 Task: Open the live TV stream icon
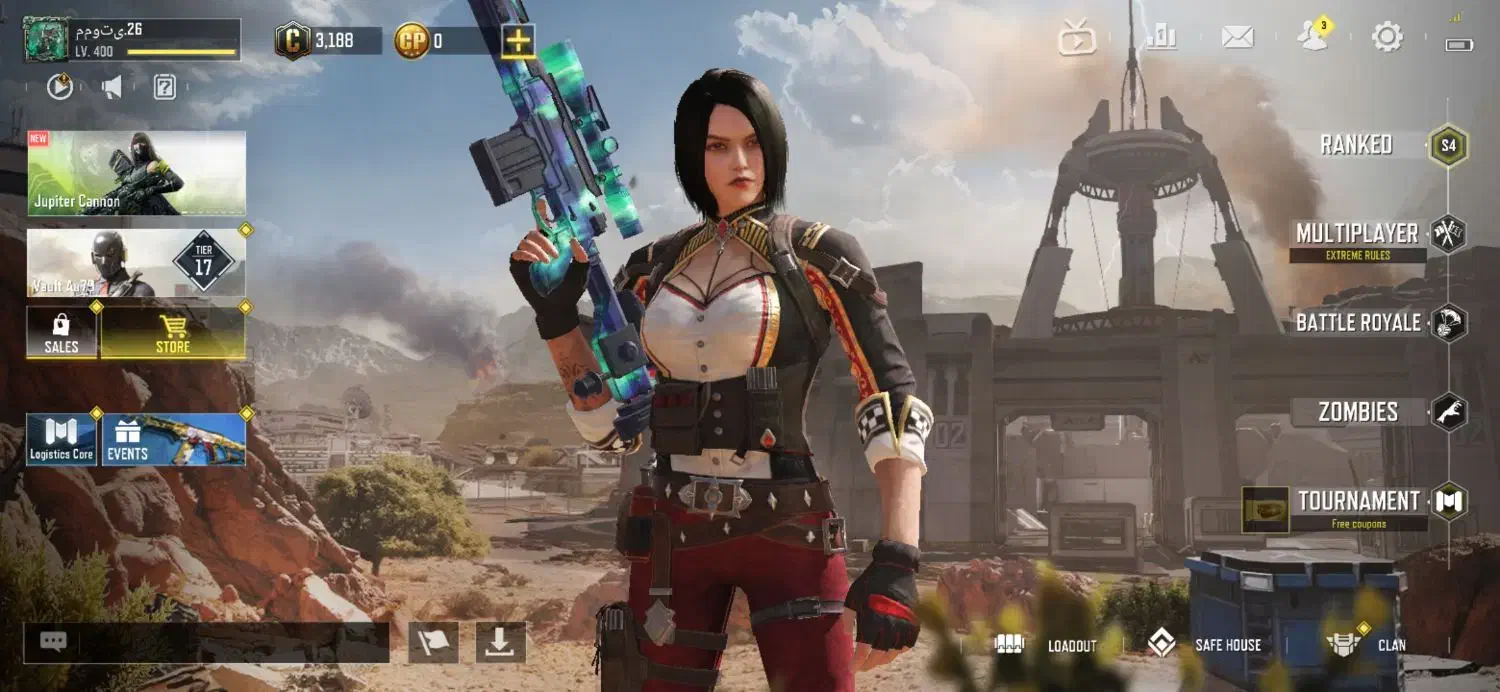1078,39
